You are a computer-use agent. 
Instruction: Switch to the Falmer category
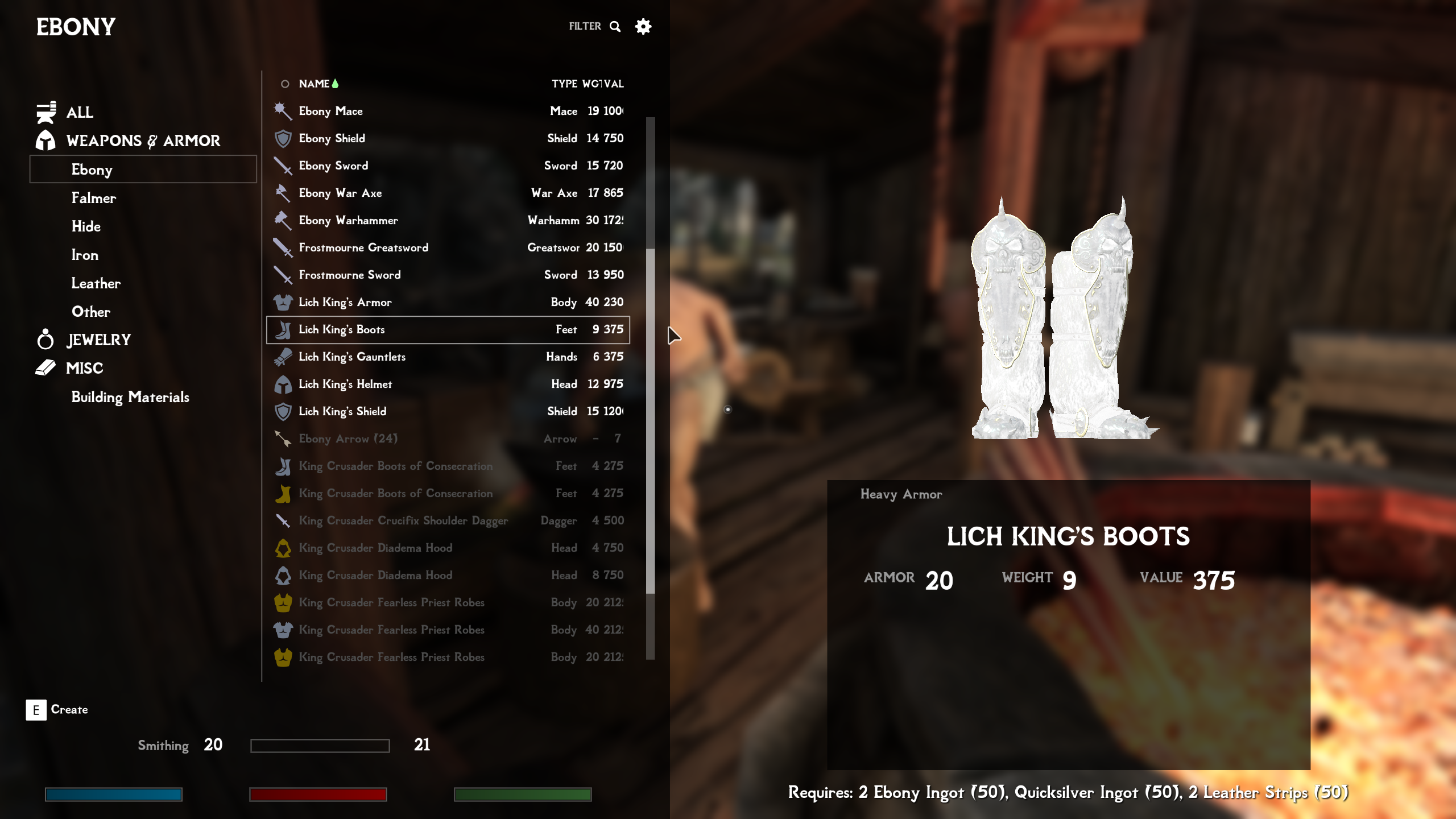[94, 198]
